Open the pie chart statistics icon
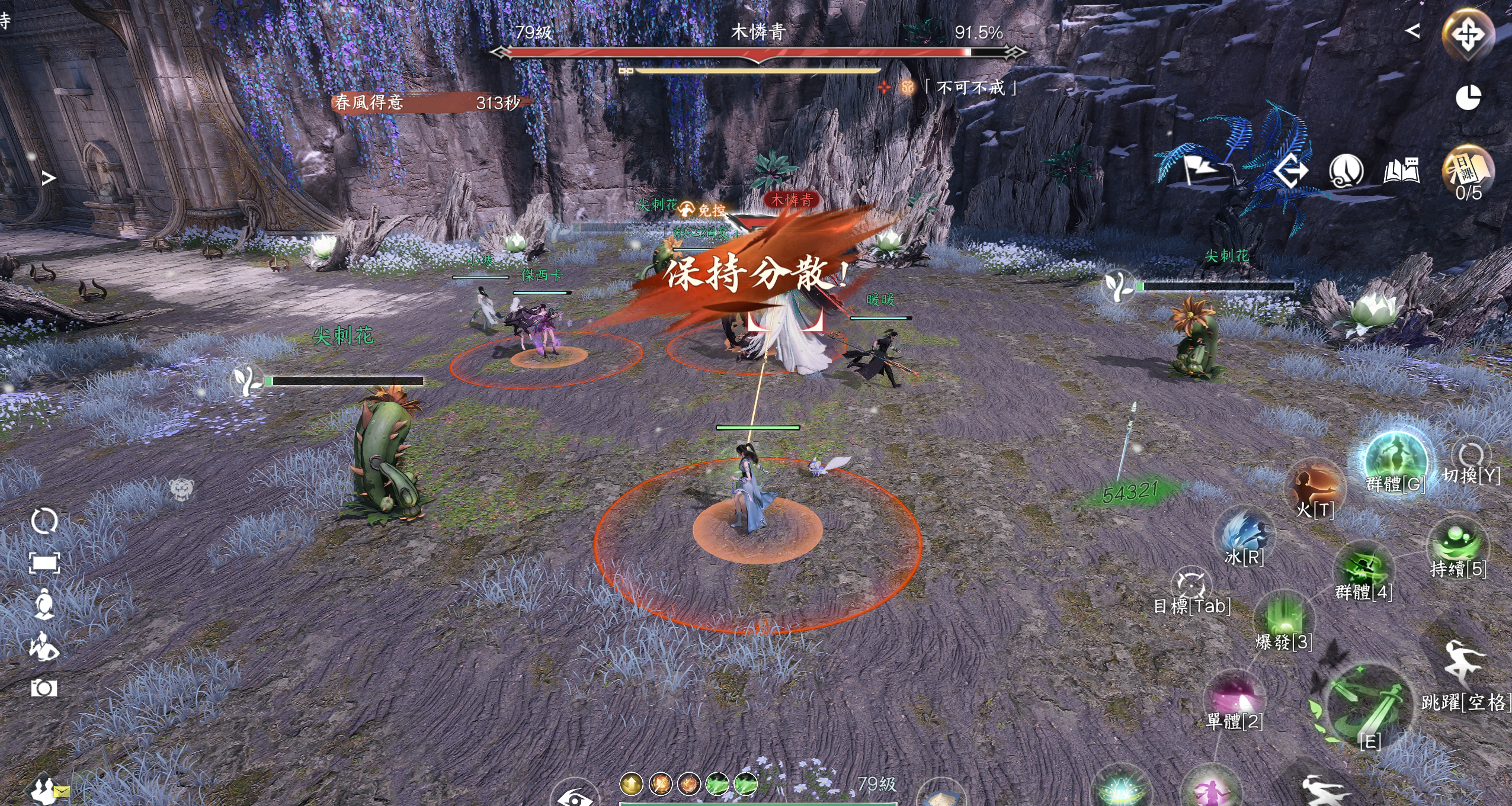The width and height of the screenshot is (1512, 806). point(1468,98)
